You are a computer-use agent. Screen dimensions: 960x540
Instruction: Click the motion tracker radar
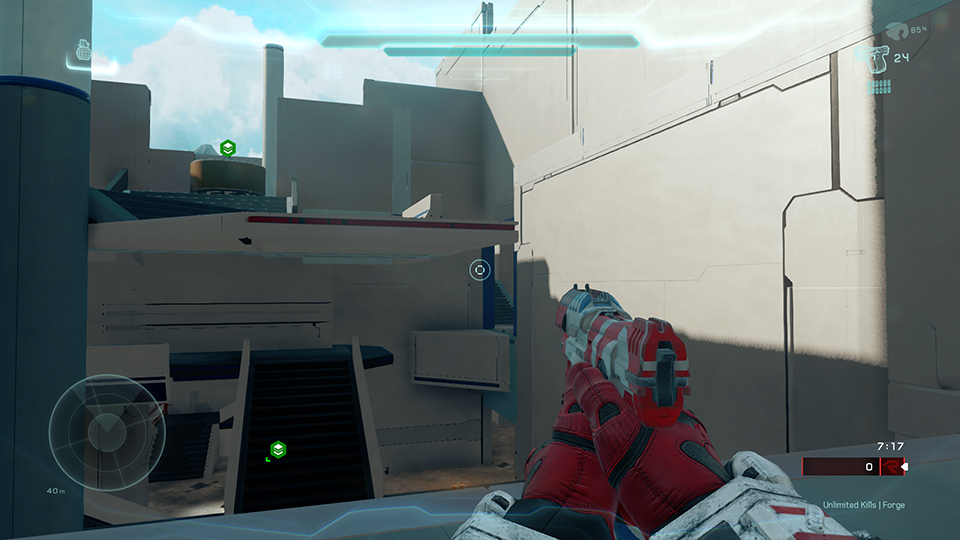(x=108, y=433)
